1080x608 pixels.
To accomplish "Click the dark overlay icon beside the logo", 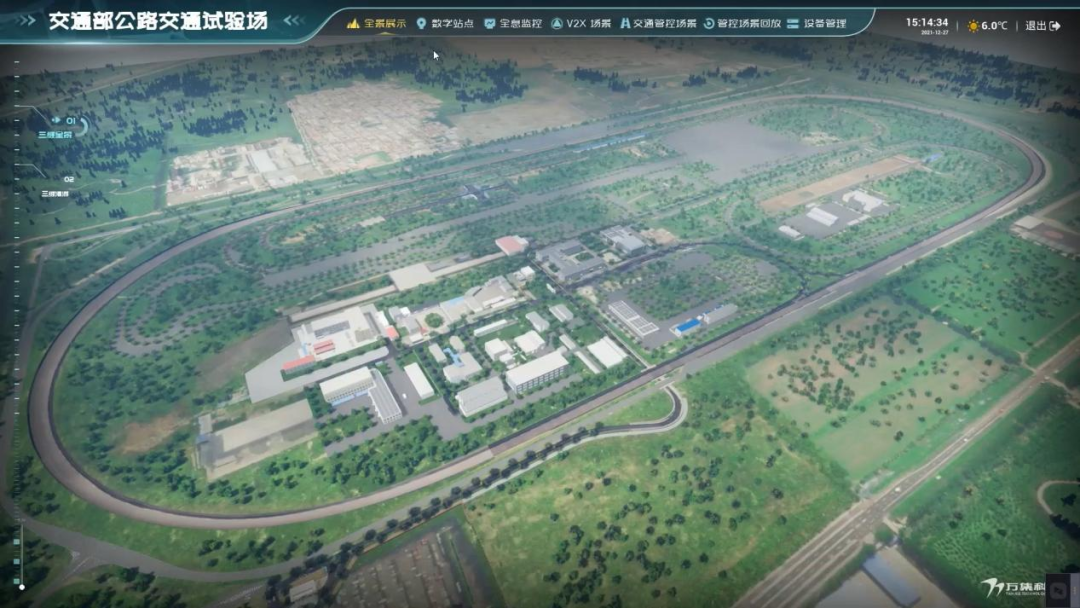I will (1058, 588).
